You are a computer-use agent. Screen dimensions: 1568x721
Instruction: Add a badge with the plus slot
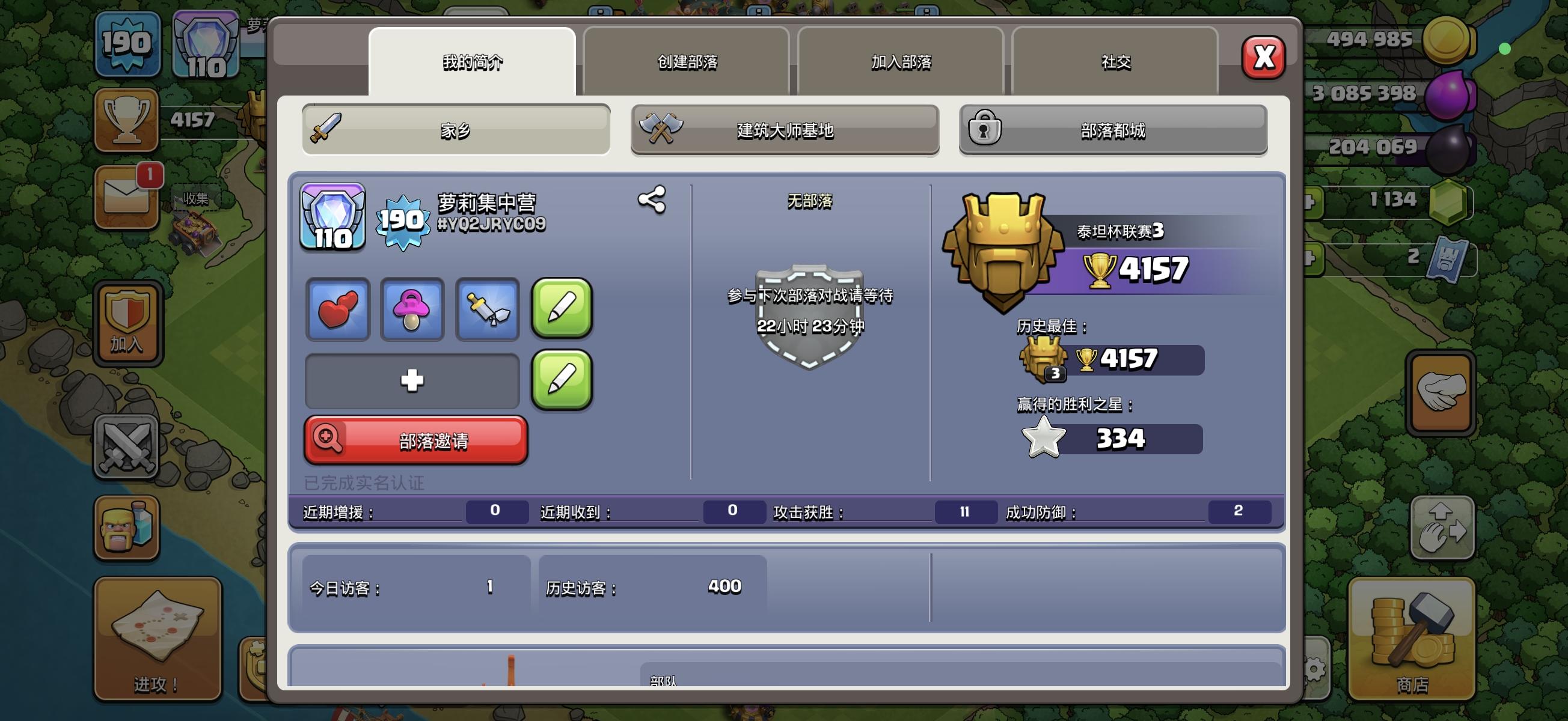pos(411,380)
